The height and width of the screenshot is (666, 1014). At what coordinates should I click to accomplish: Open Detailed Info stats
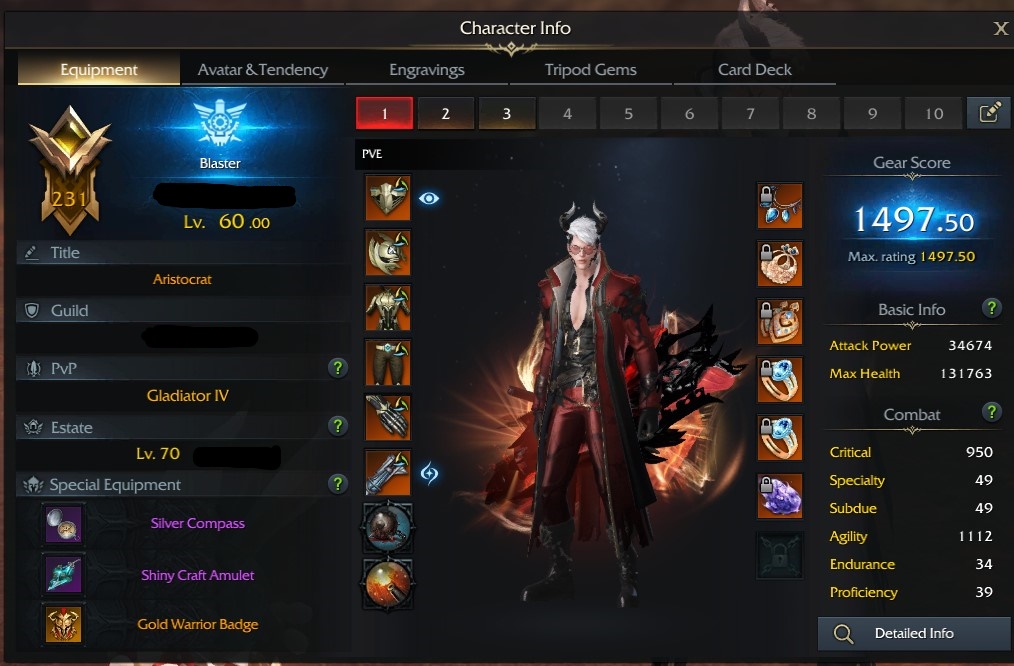tap(913, 633)
